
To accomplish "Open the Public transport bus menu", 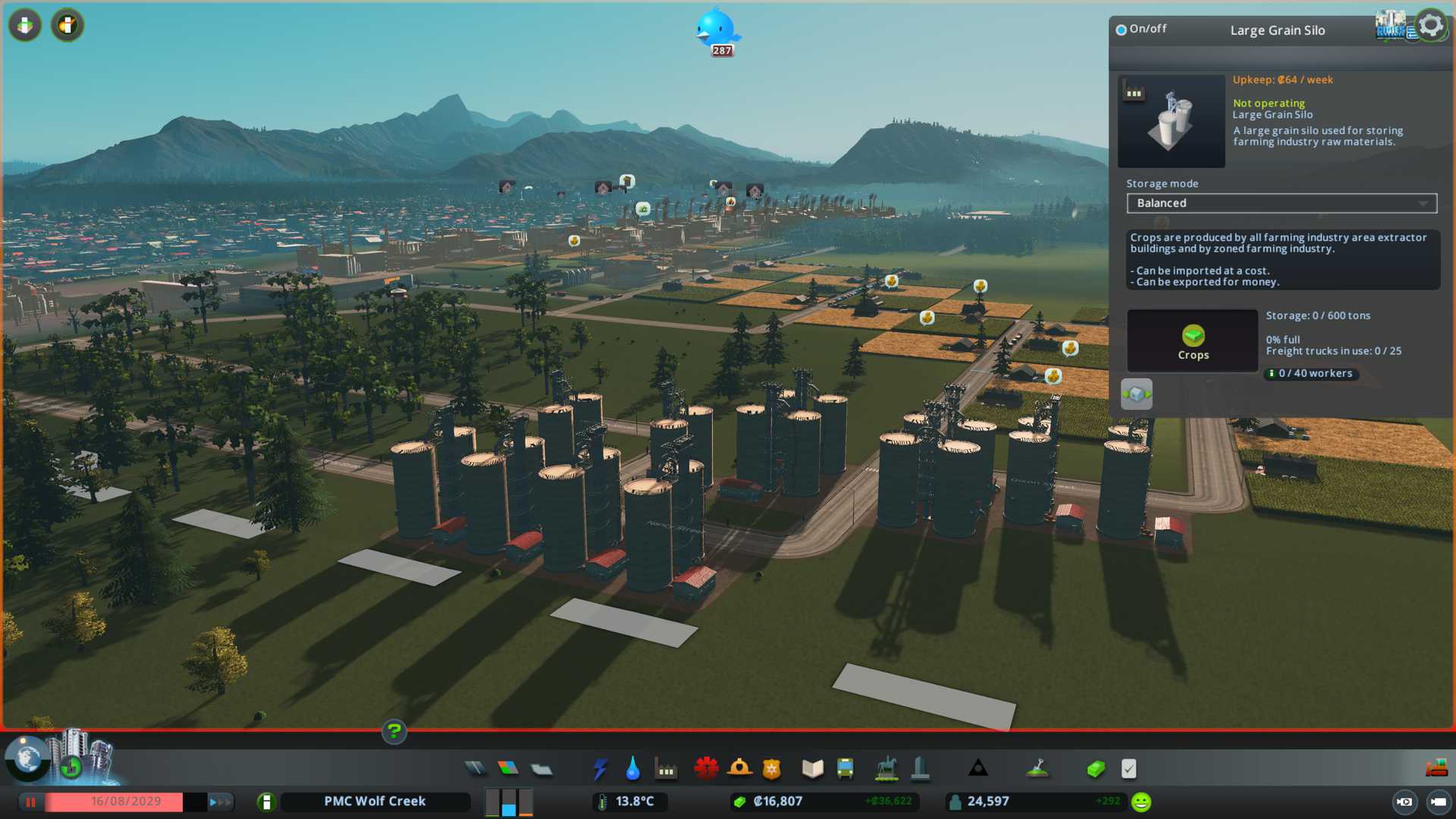I will 846,769.
